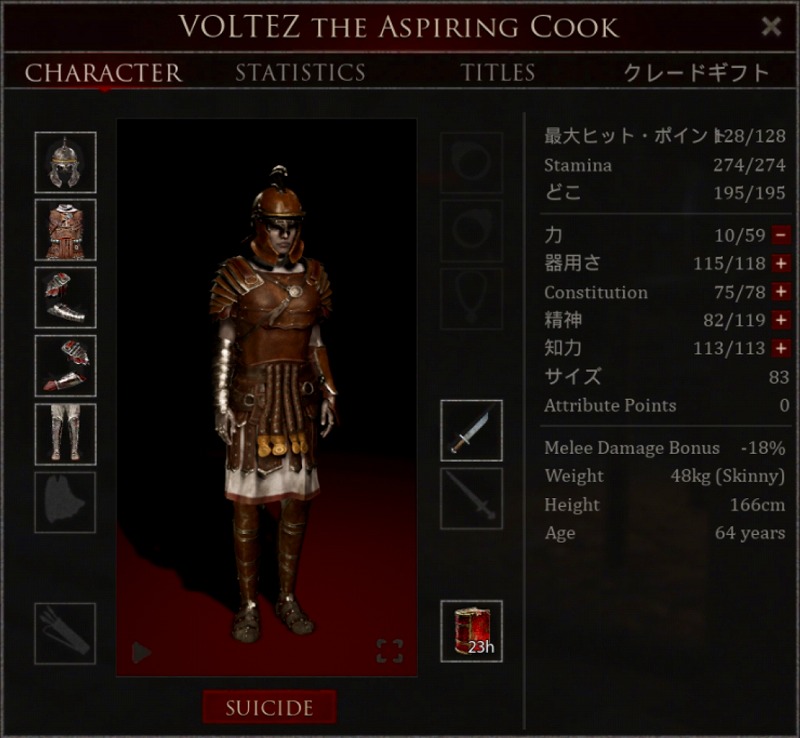Screen dimensions: 800x738
Task: Click the red book 23h buff icon
Action: (471, 632)
